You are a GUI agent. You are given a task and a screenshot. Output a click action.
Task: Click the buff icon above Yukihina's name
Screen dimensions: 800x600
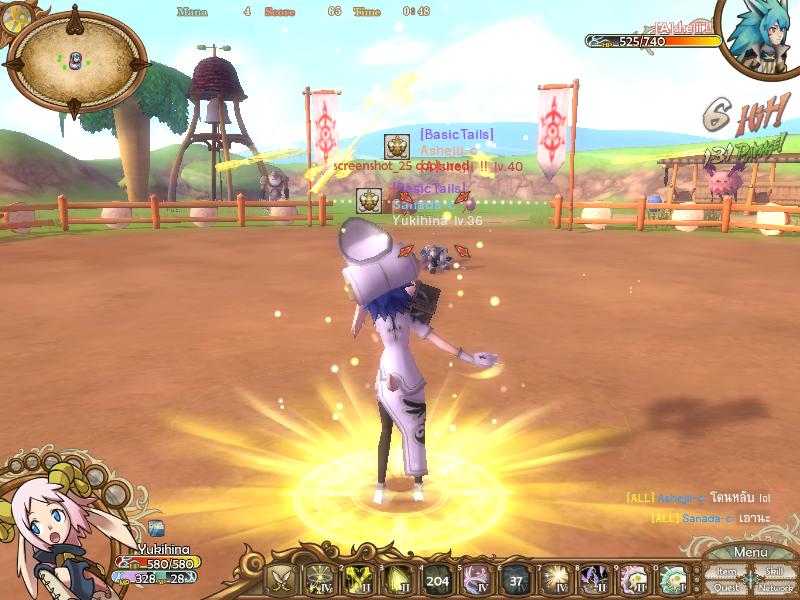click(156, 528)
